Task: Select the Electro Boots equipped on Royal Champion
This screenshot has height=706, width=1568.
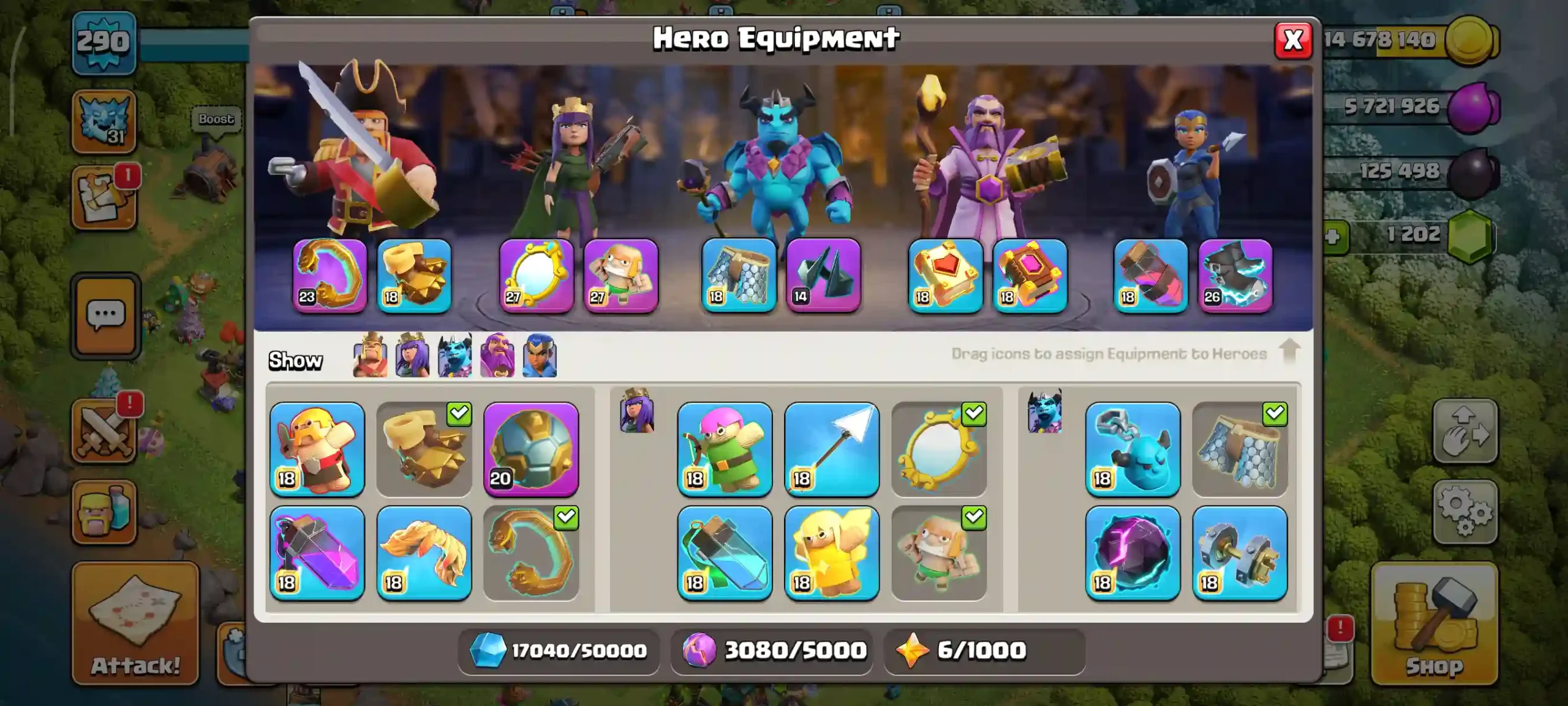Action: tap(1234, 277)
